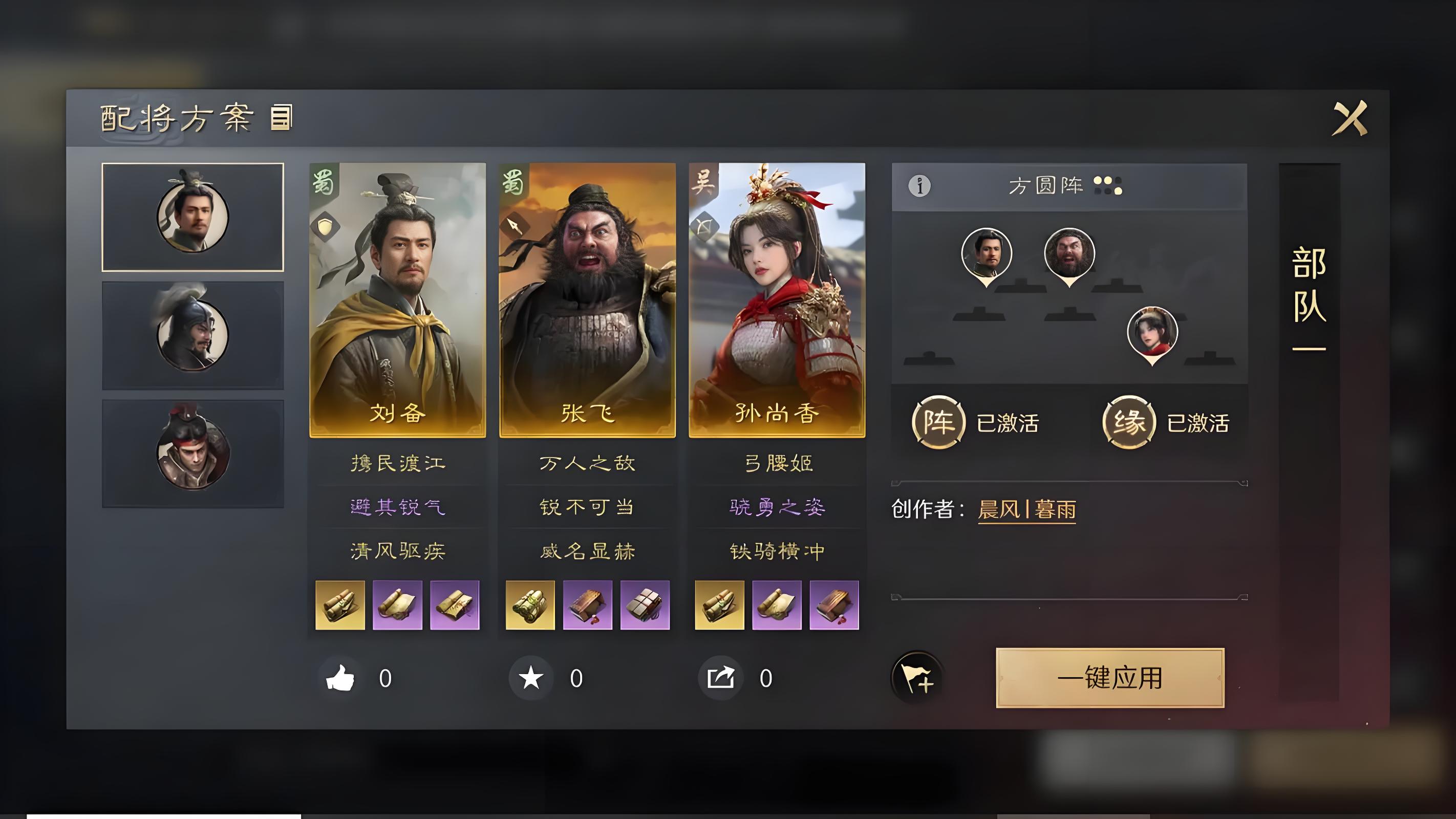Click 刘备's avatar token on the formation grid
The image size is (1456, 819).
[986, 254]
